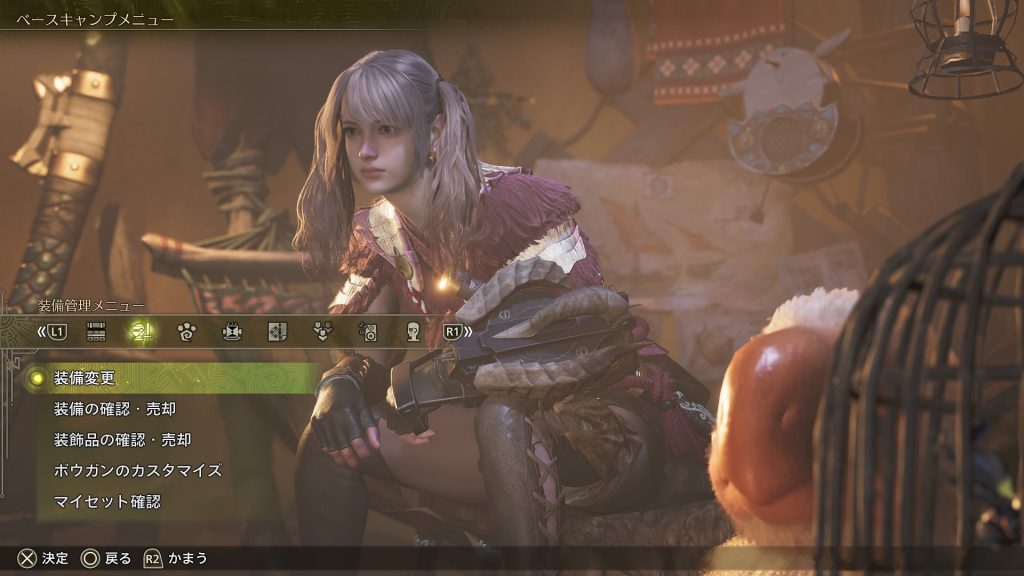Select 装備変更 (Change Equipment)

pos(85,378)
